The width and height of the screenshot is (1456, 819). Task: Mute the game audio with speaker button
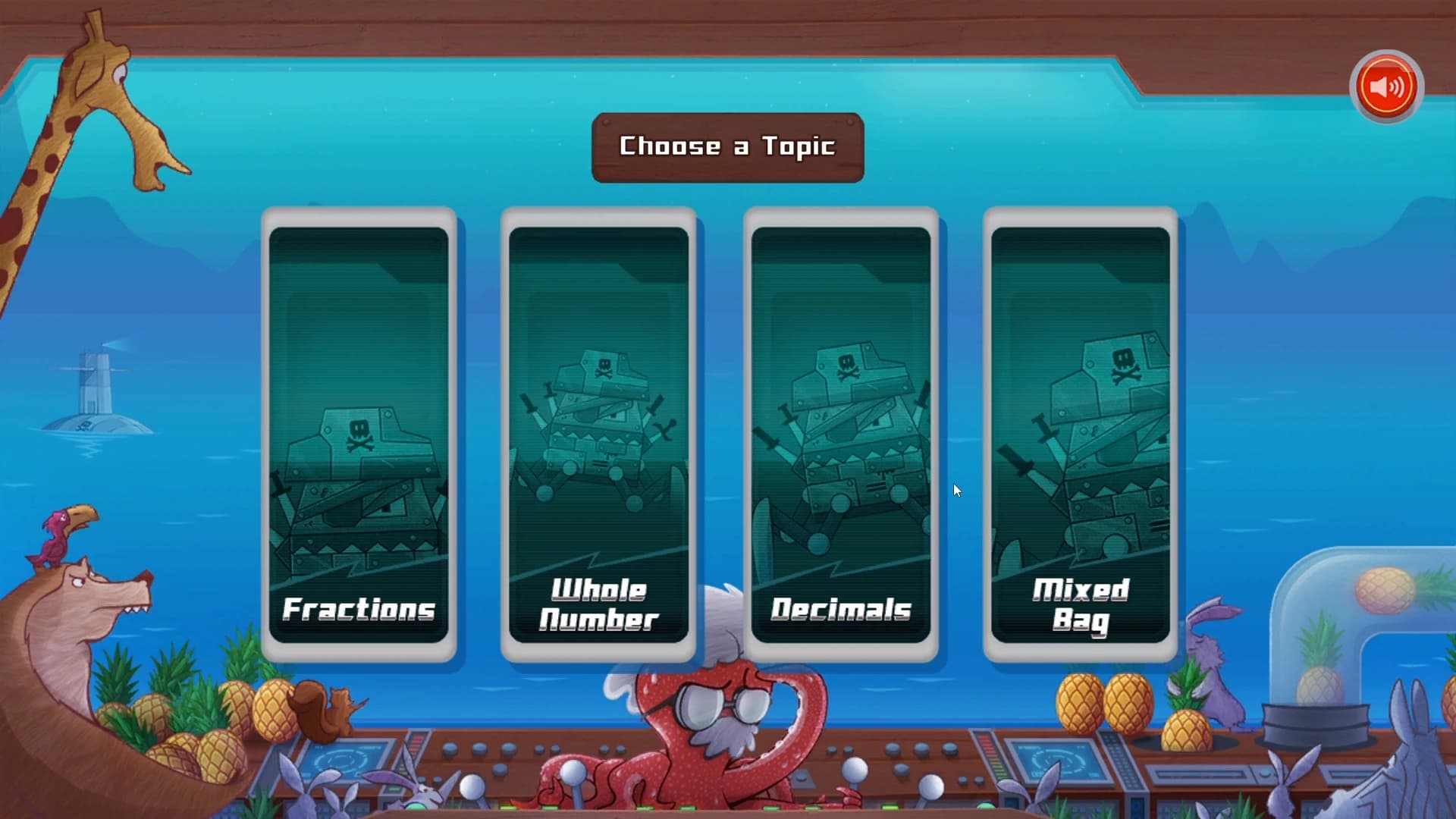(1385, 86)
